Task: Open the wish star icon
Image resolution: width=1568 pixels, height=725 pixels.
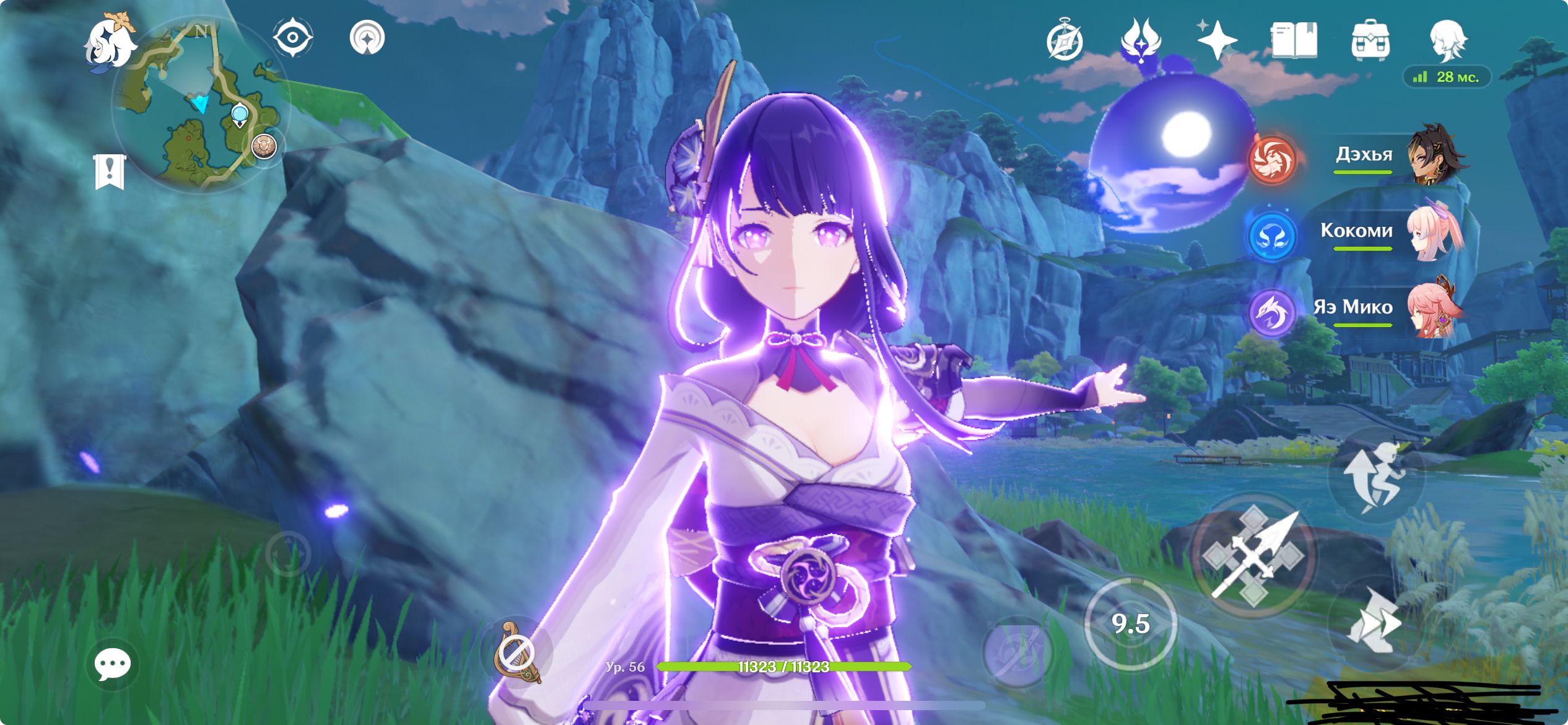Action: coord(1216,40)
